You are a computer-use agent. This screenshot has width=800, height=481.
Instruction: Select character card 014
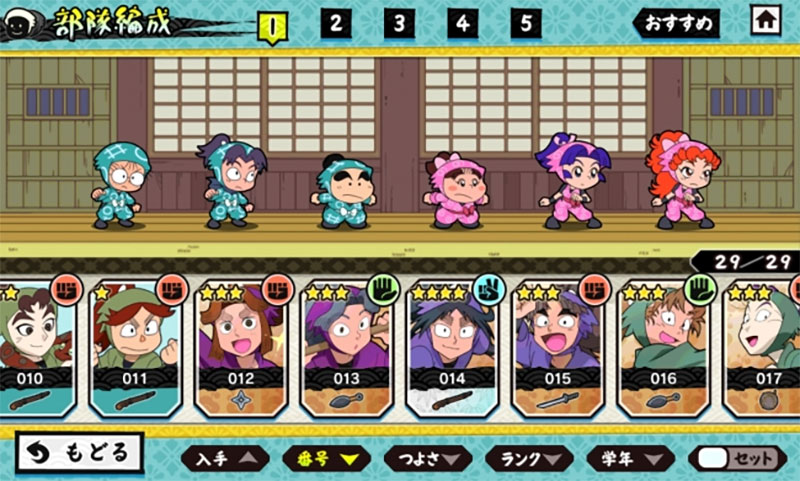[x=452, y=350]
